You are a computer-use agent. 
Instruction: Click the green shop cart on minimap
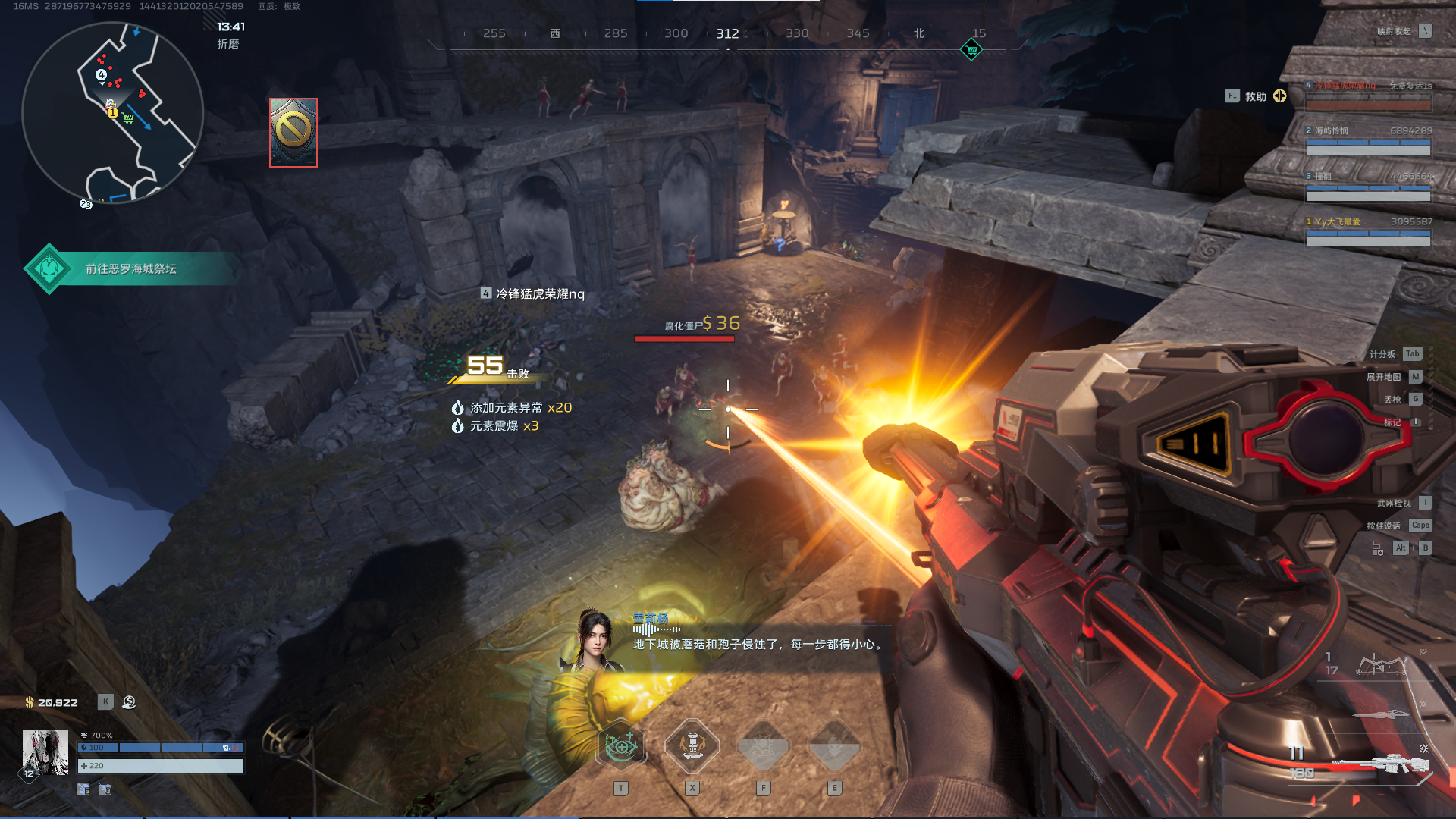point(128,118)
